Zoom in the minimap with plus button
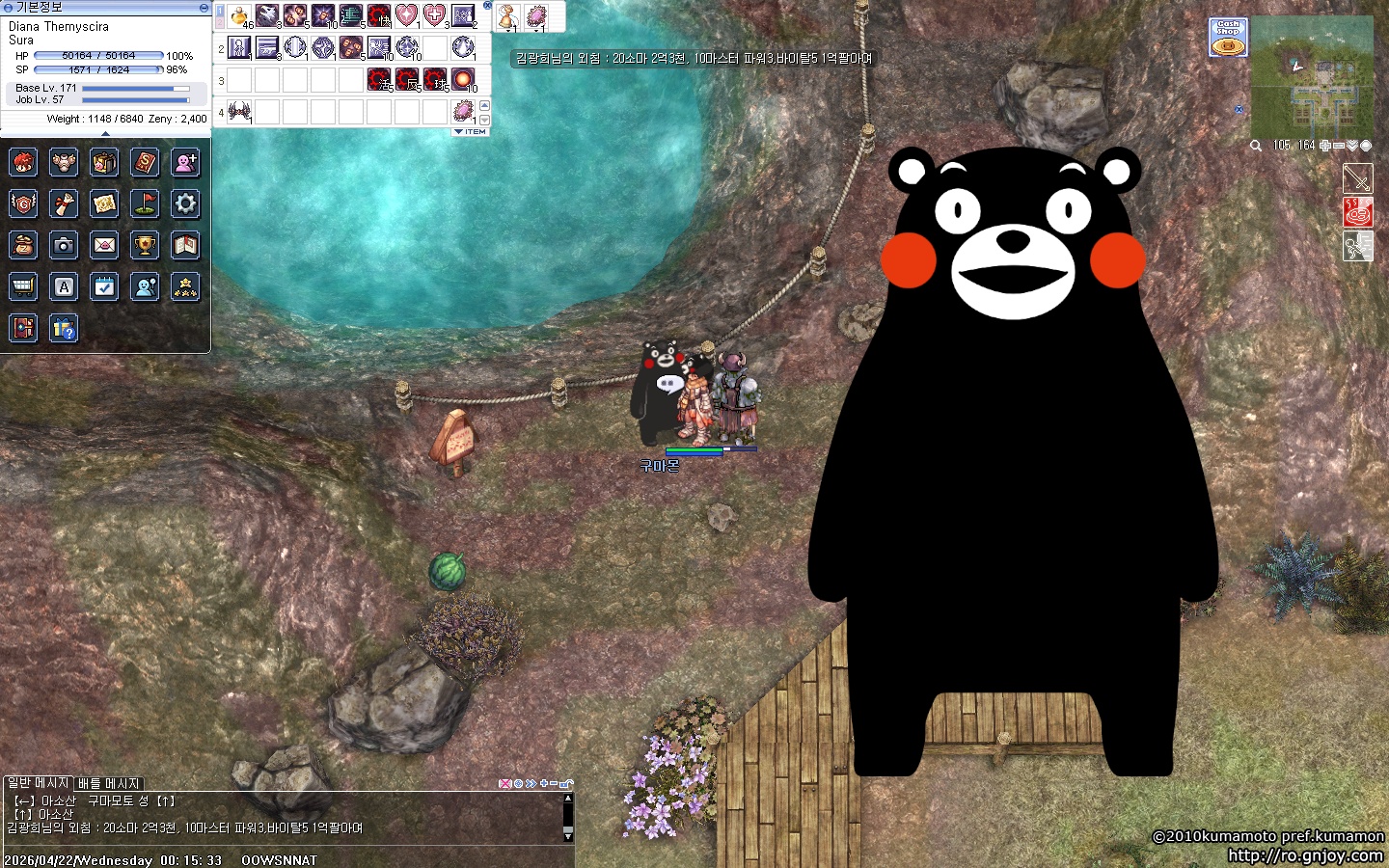Image resolution: width=1389 pixels, height=868 pixels. [1325, 146]
